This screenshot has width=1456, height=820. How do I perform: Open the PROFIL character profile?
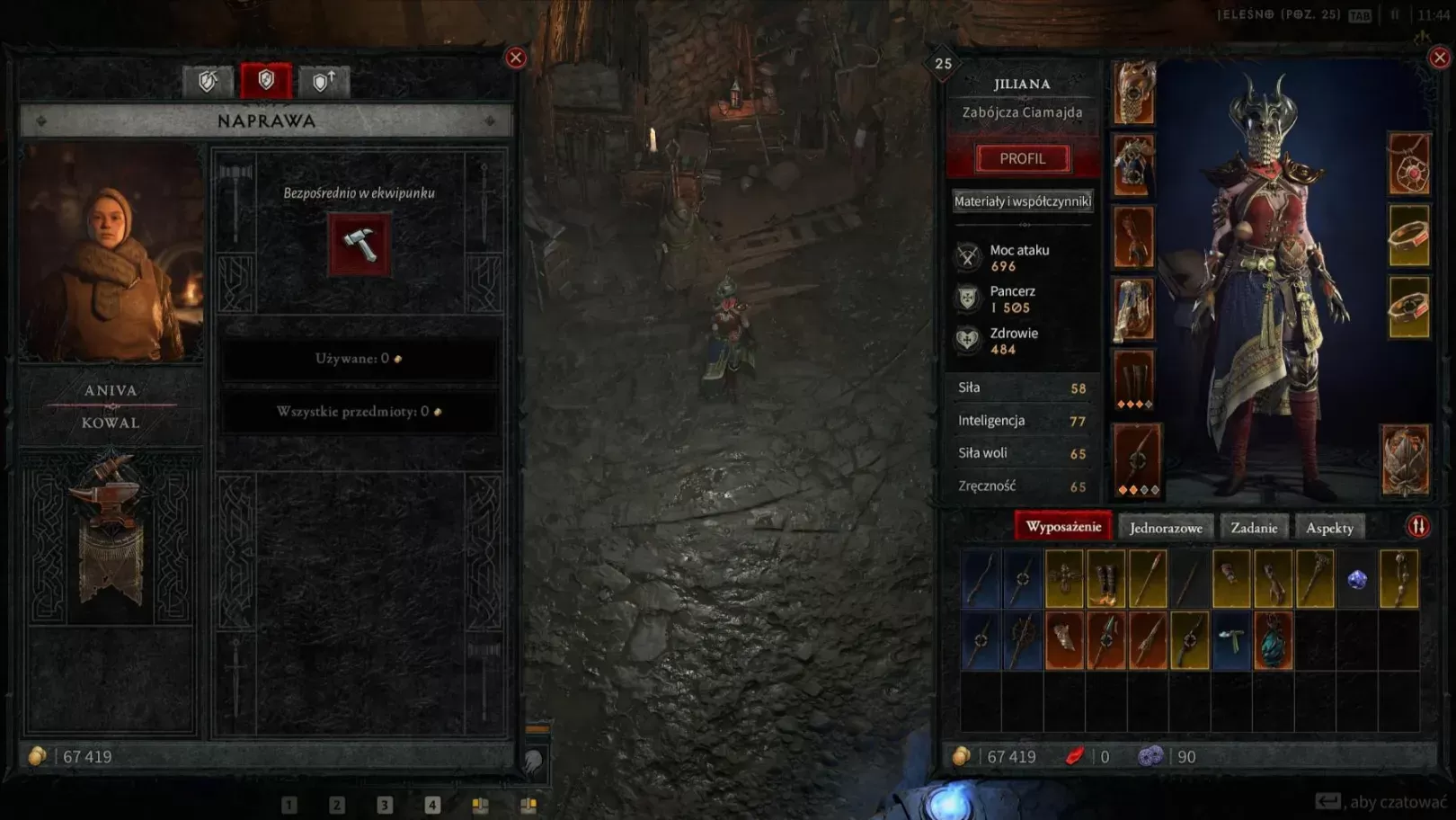pos(1023,158)
